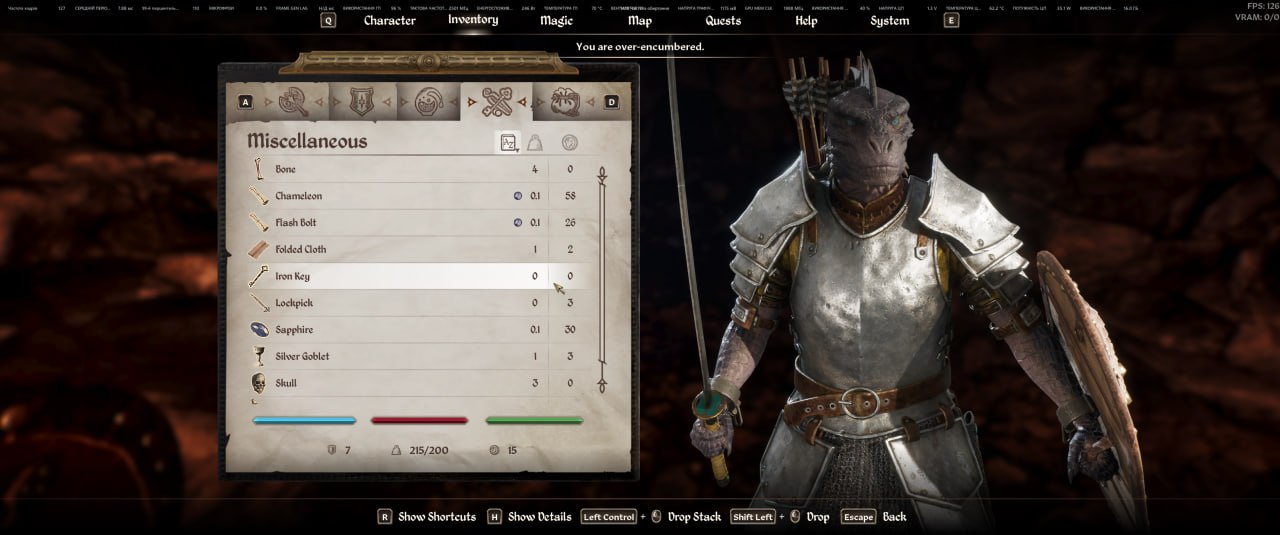Go to the Quests menu
The width and height of the screenshot is (1280, 535).
coord(723,20)
